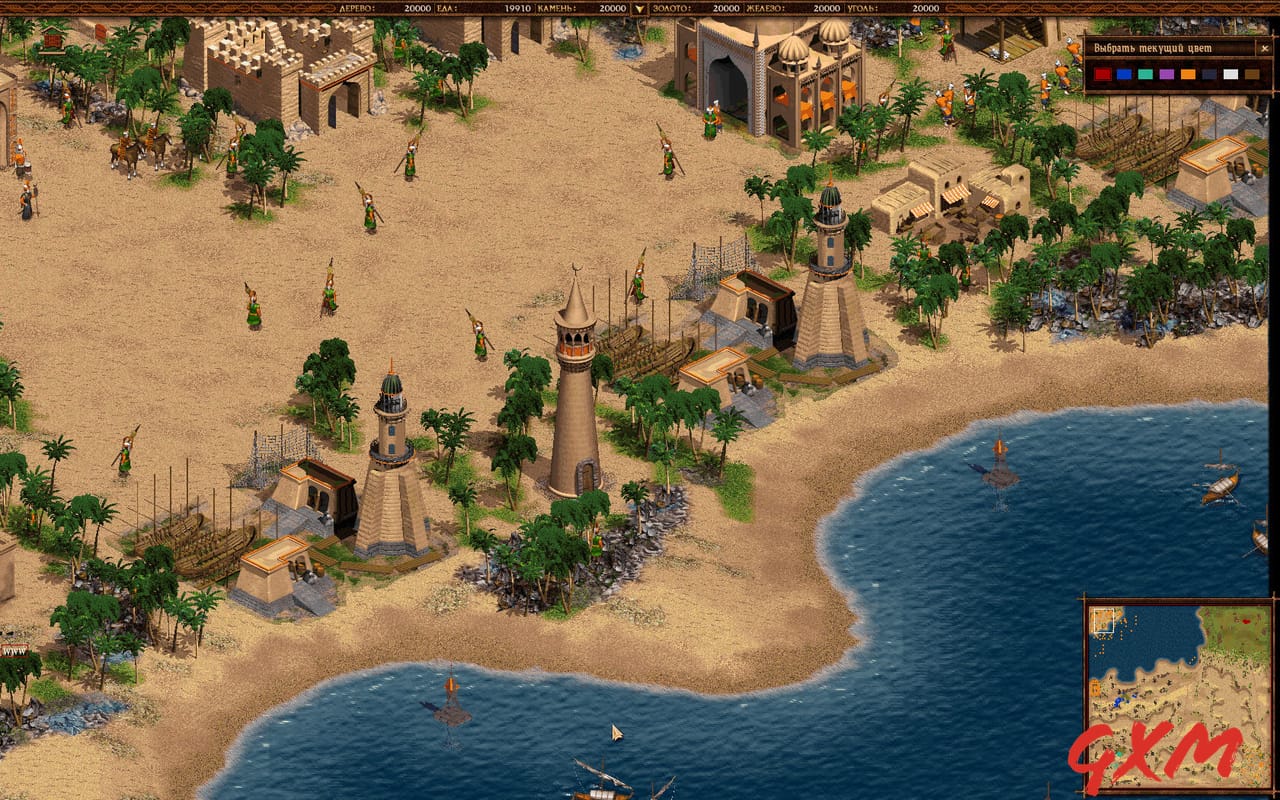
Task: Choose the dark navy color swatch
Action: tap(1208, 74)
